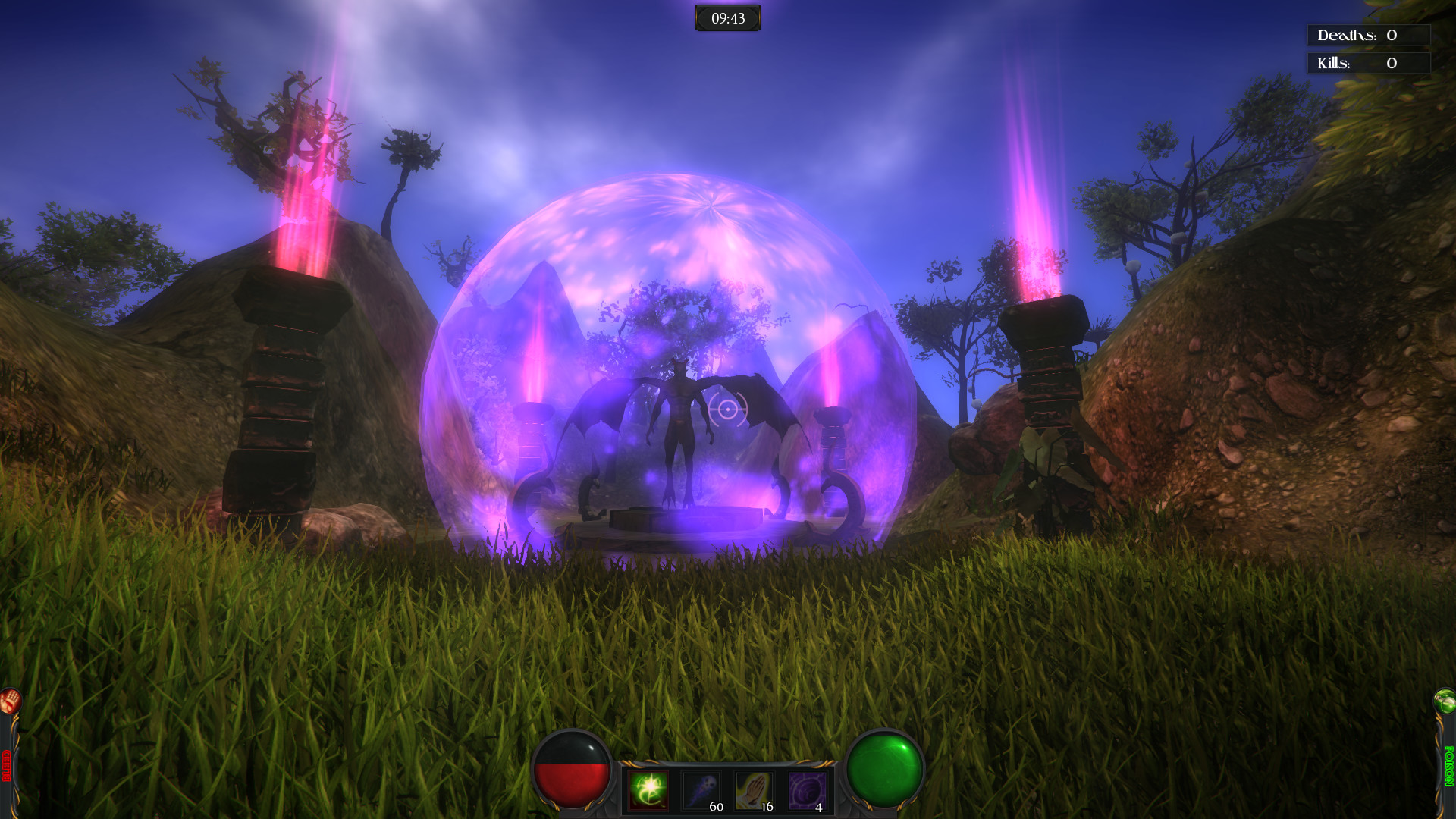Open the Deaths counter panel
The height and width of the screenshot is (819, 1456).
pyautogui.click(x=1368, y=34)
